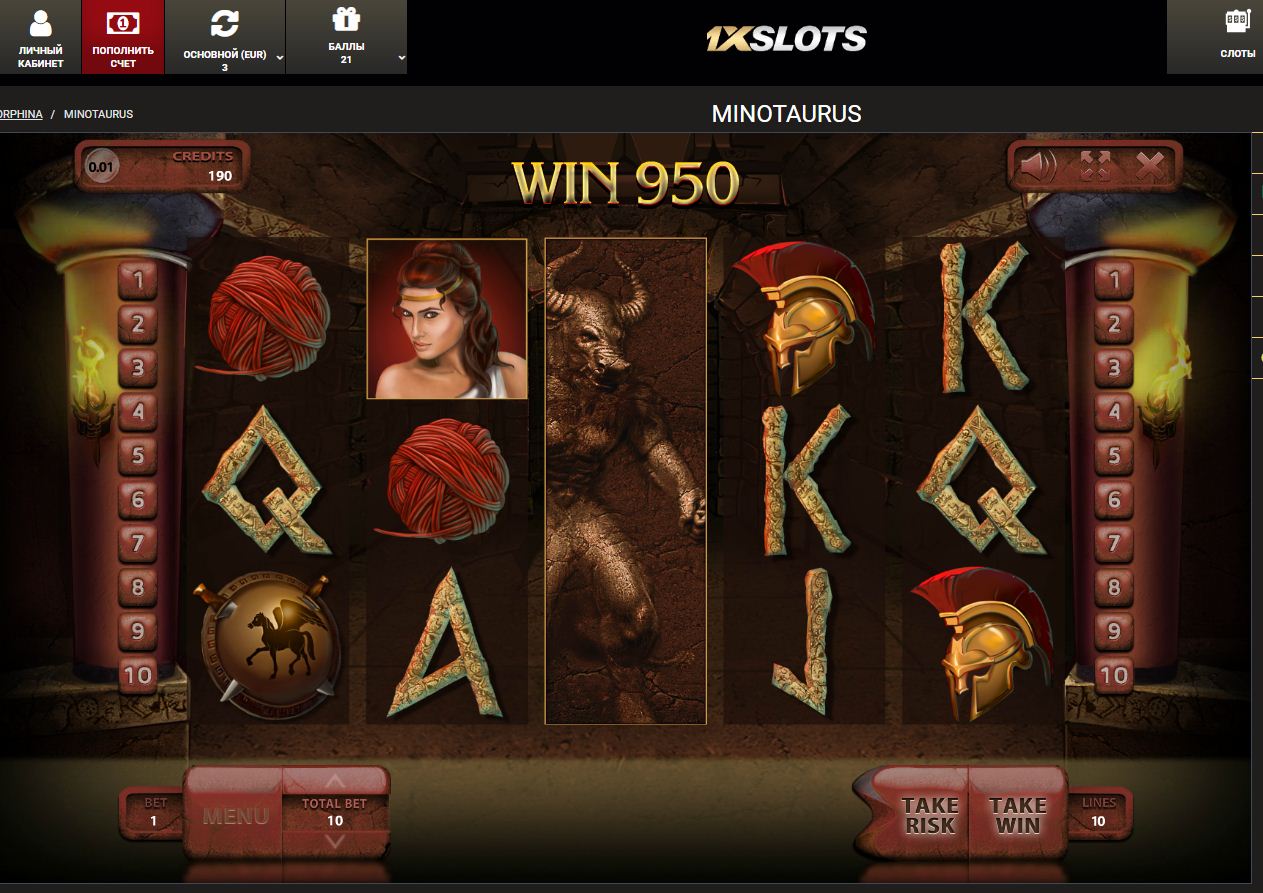
Task: Close the game with the X button
Action: tap(1150, 166)
